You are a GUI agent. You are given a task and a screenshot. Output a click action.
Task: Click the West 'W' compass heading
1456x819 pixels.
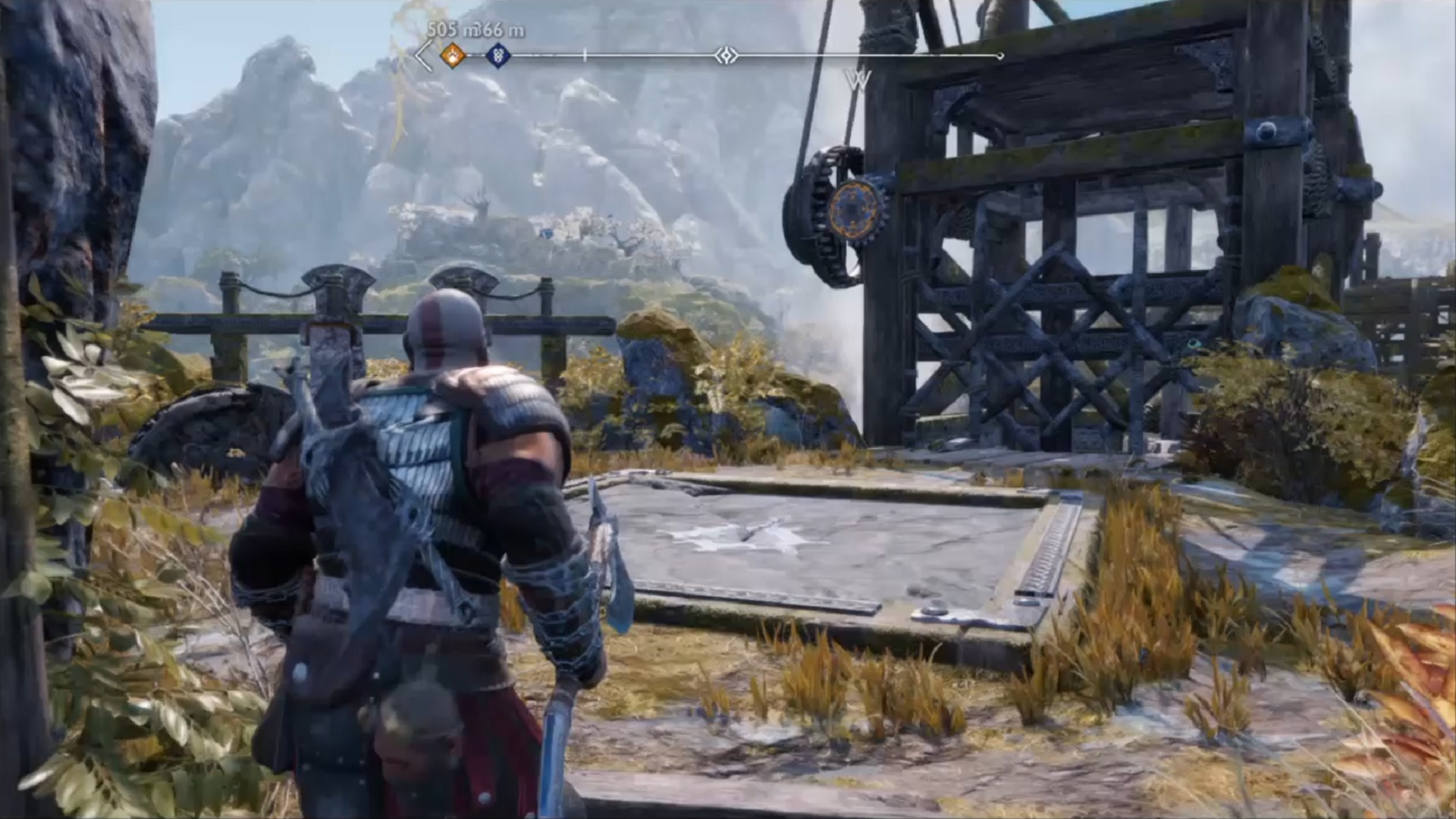tap(858, 80)
